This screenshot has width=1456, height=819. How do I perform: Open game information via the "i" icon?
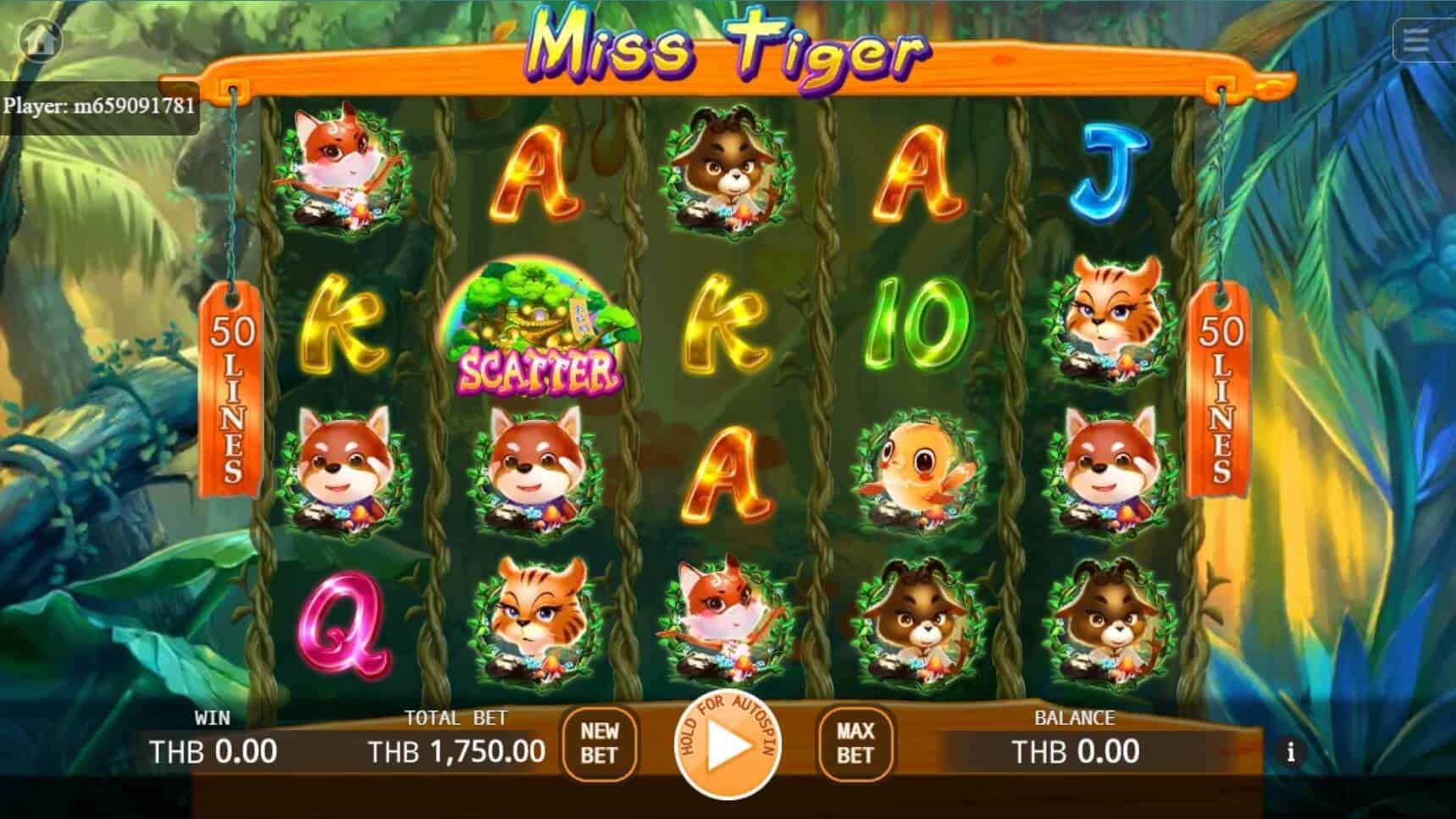tap(1291, 750)
